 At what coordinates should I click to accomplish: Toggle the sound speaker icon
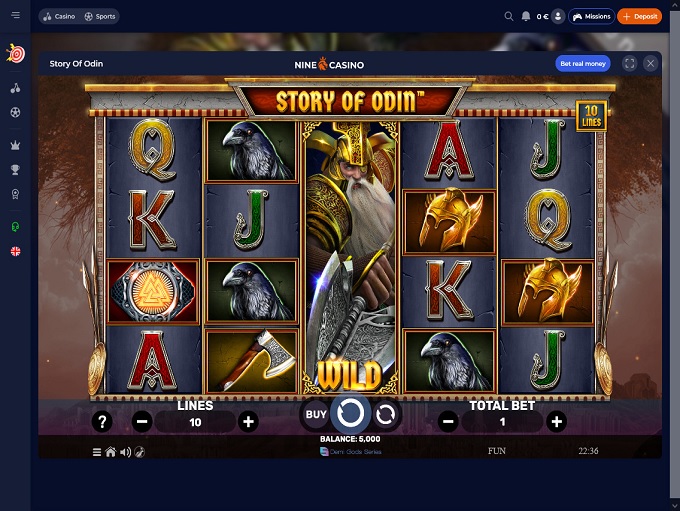coord(125,452)
